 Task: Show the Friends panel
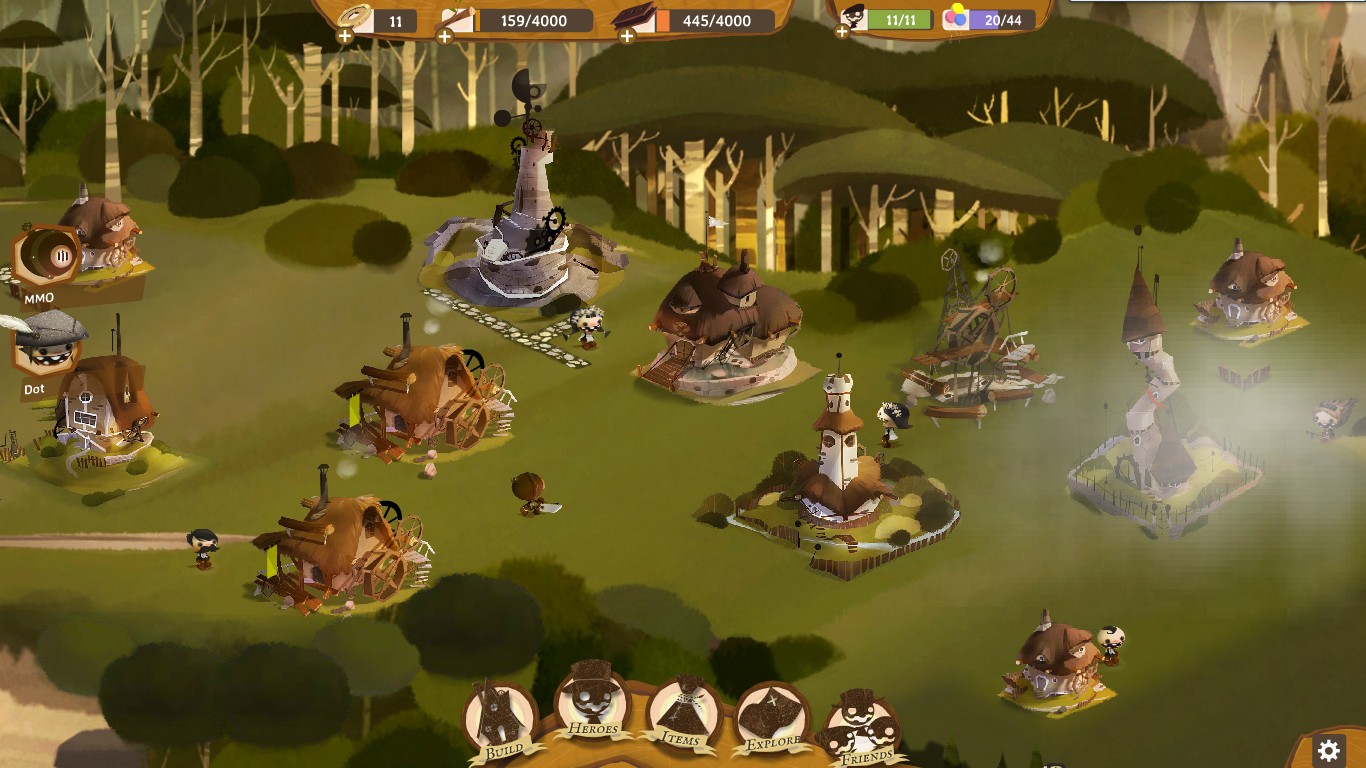point(860,730)
